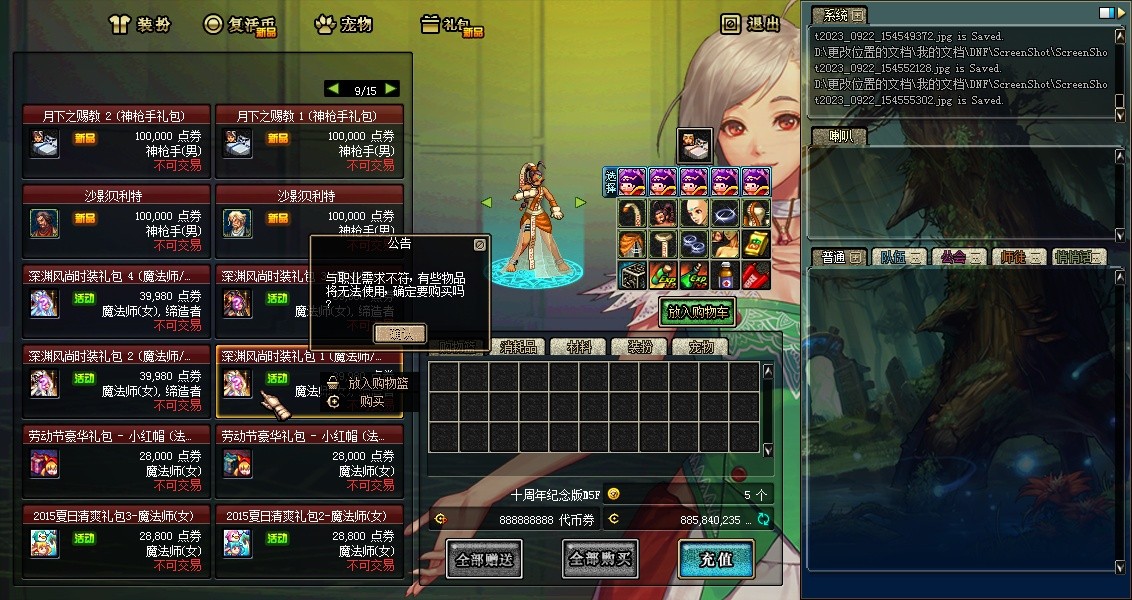Switch to the 宠物 shop section
The height and width of the screenshot is (600, 1132).
point(344,24)
